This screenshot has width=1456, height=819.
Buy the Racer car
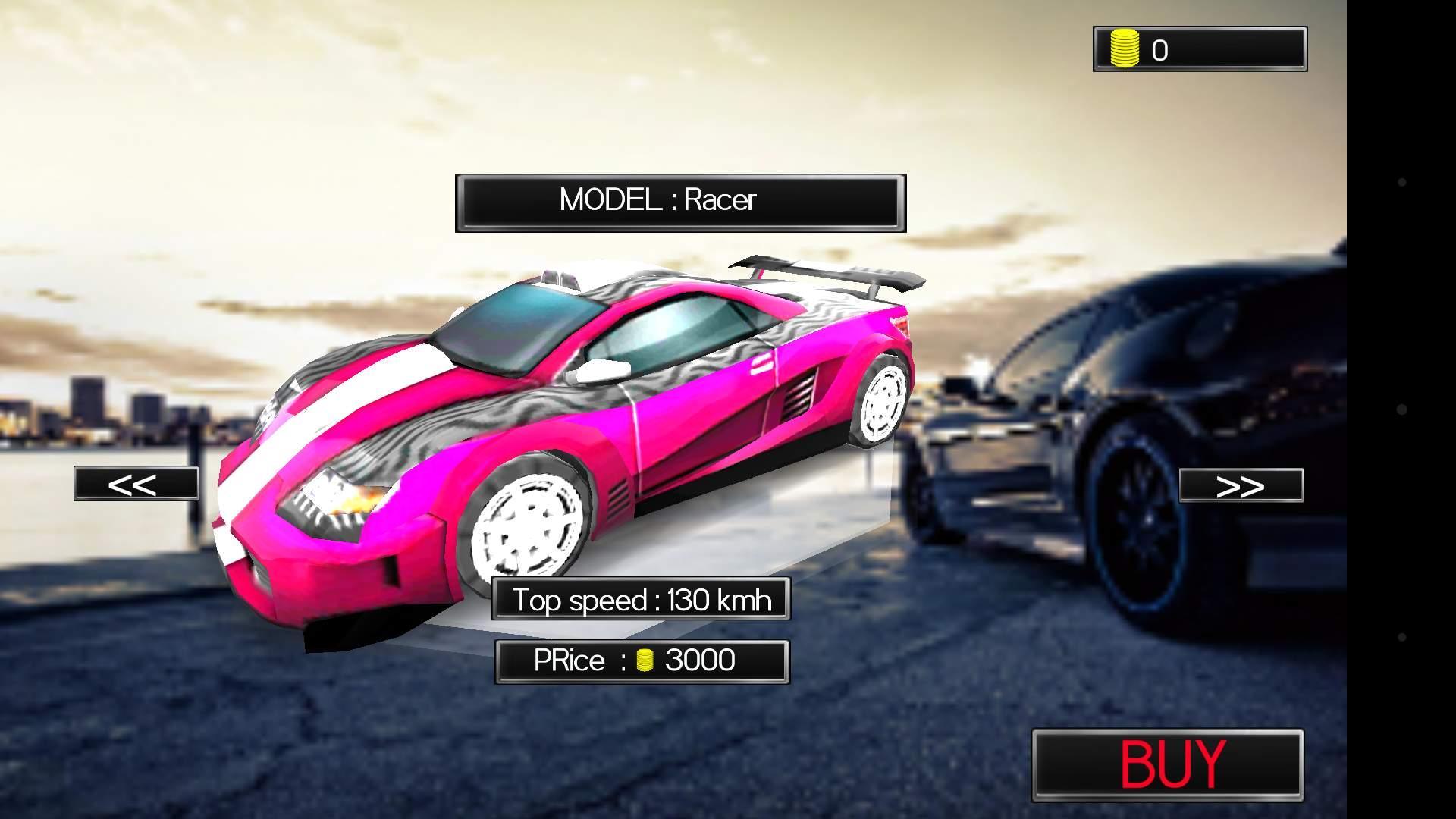tap(1168, 764)
